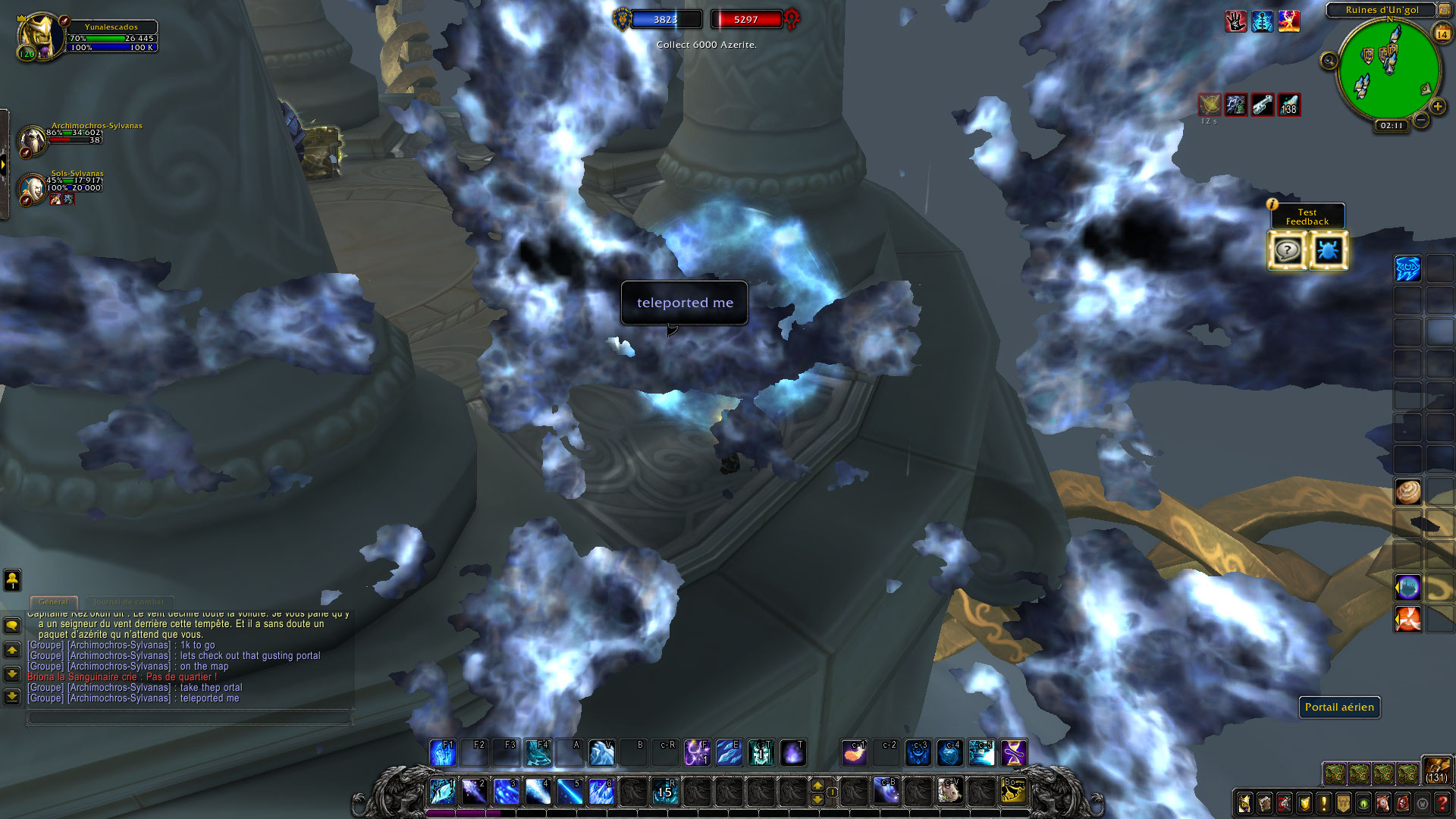Cast the ice spell in action slot 1
Image resolution: width=1456 pixels, height=819 pixels.
[x=442, y=791]
